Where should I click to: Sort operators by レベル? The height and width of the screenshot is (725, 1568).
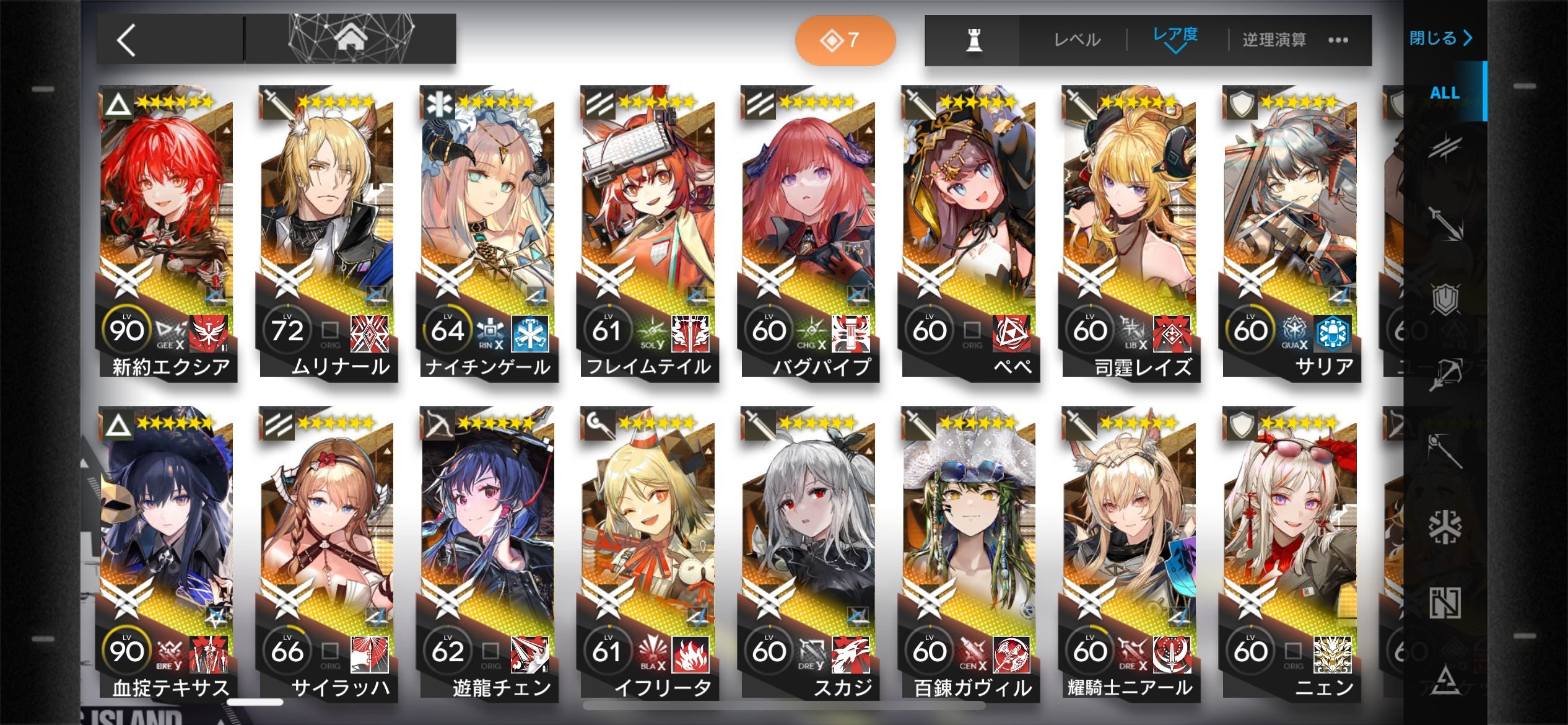point(1077,40)
